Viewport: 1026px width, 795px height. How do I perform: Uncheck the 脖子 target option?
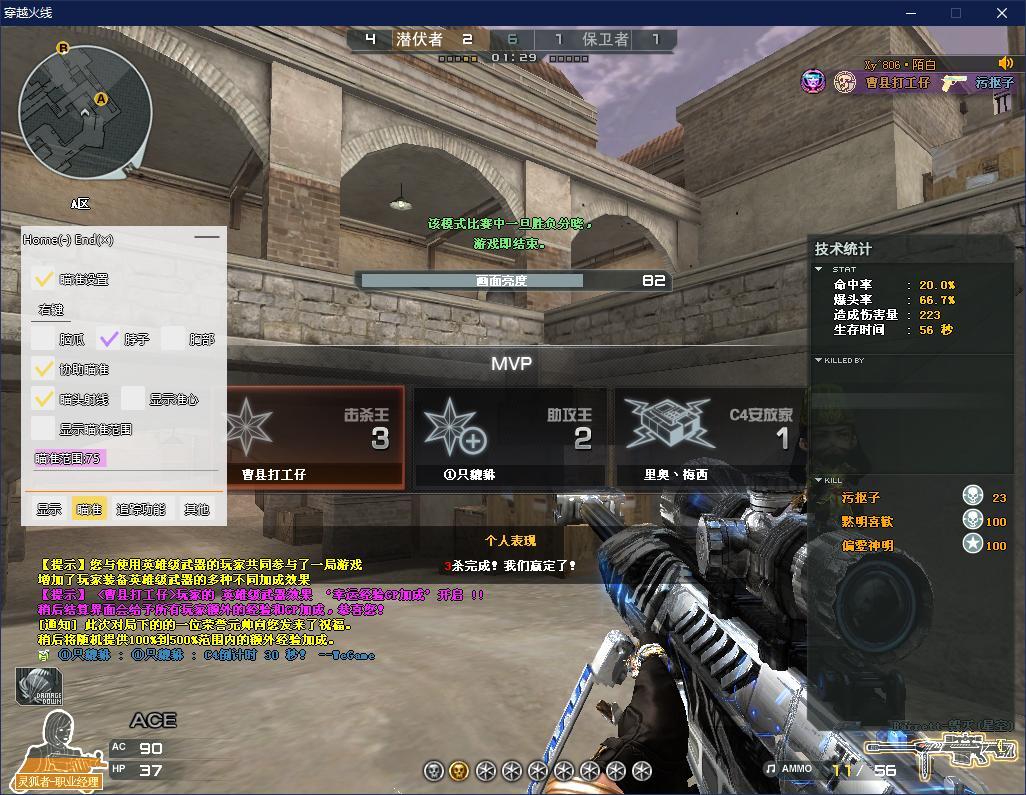click(x=109, y=339)
